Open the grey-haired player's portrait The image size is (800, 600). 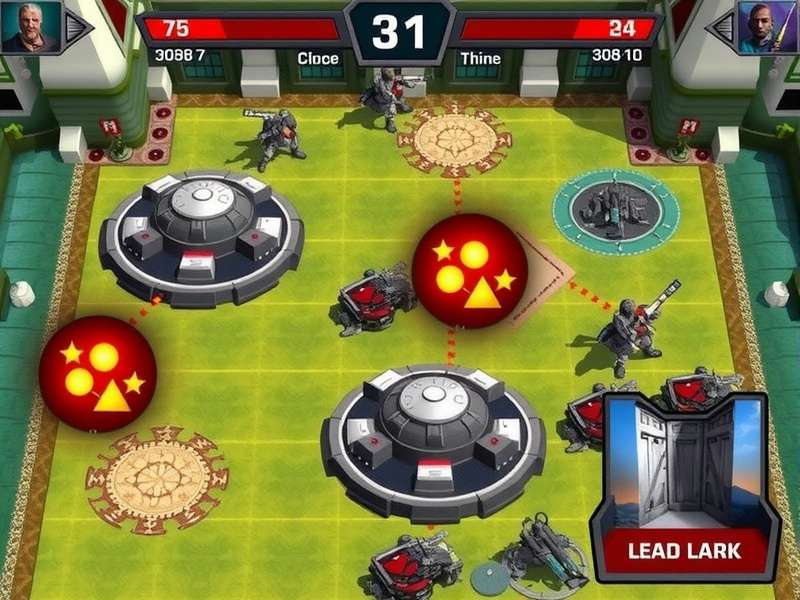(x=30, y=27)
